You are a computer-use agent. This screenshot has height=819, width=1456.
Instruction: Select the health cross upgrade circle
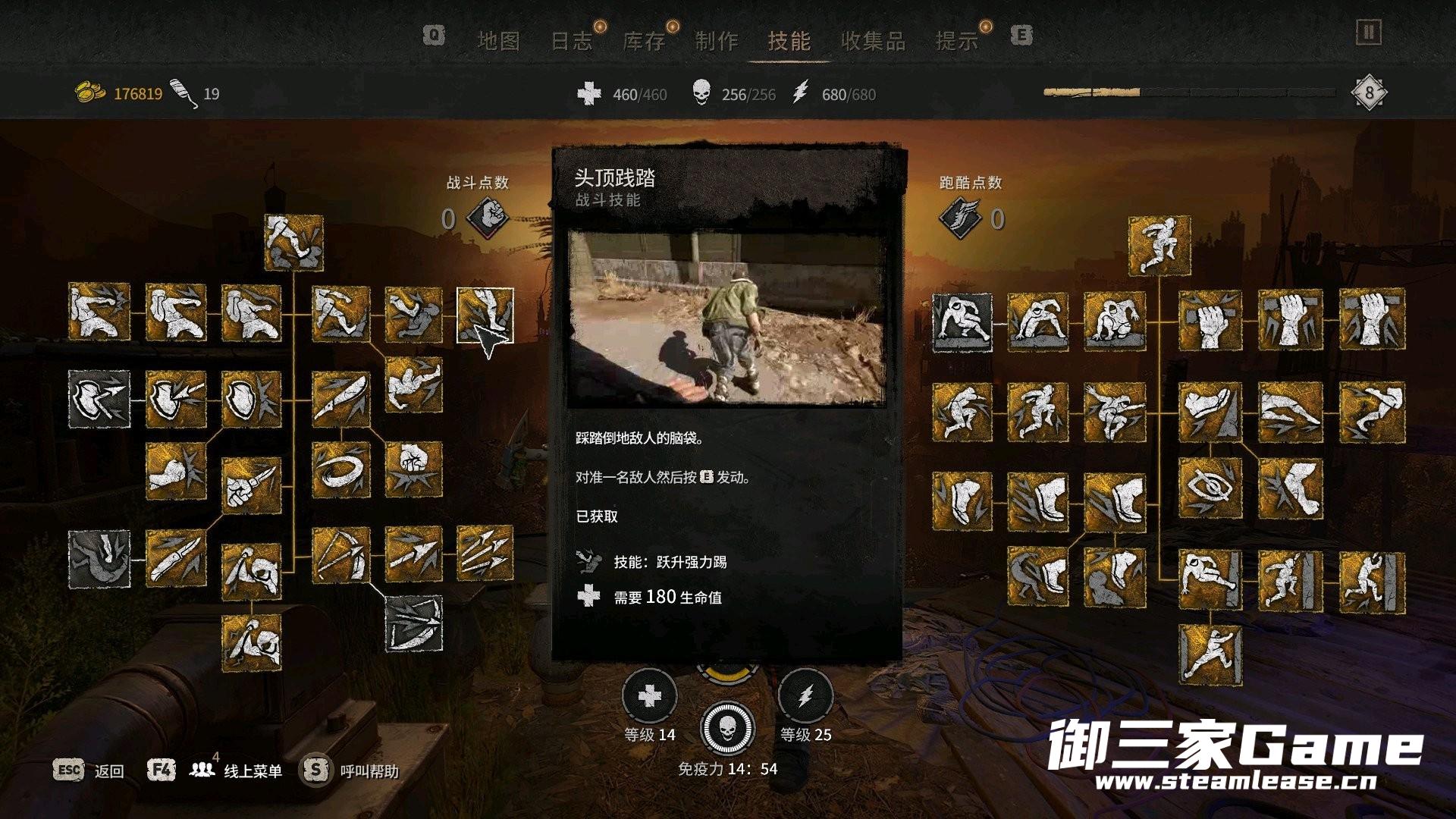click(x=649, y=696)
